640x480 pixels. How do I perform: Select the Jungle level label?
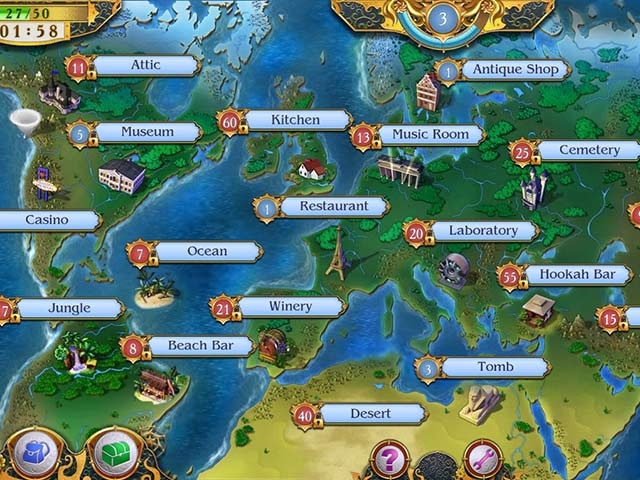pos(68,309)
